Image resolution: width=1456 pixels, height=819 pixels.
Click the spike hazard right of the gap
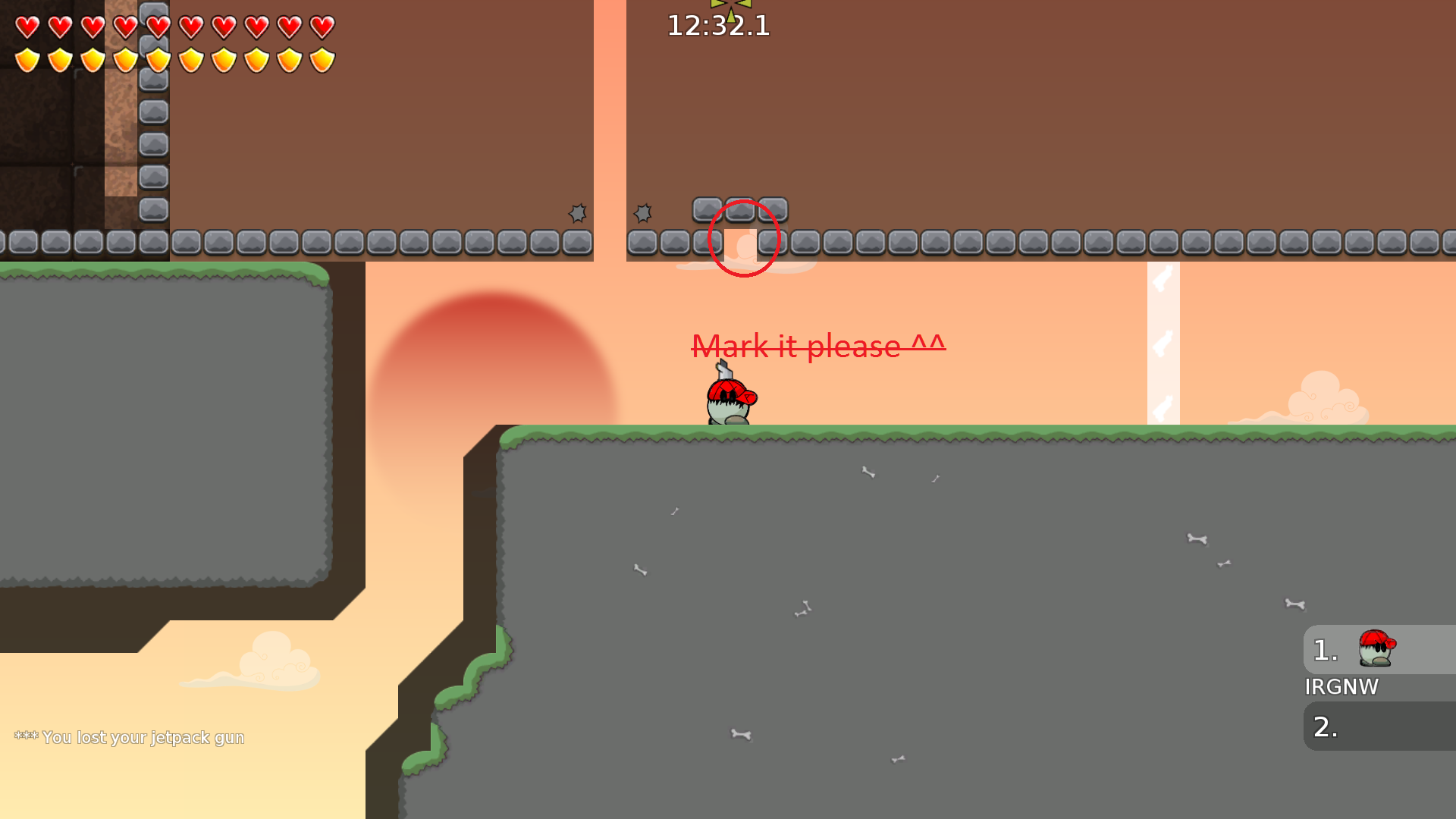644,214
